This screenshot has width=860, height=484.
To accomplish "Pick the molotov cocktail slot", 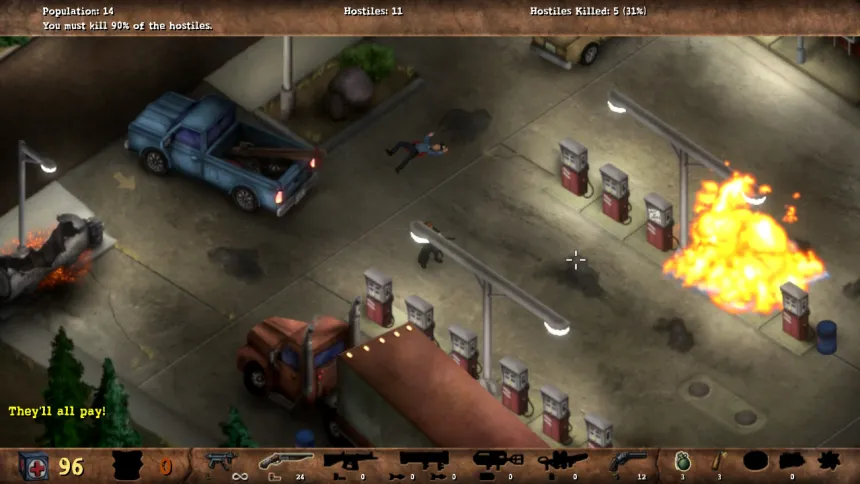I will tap(717, 461).
